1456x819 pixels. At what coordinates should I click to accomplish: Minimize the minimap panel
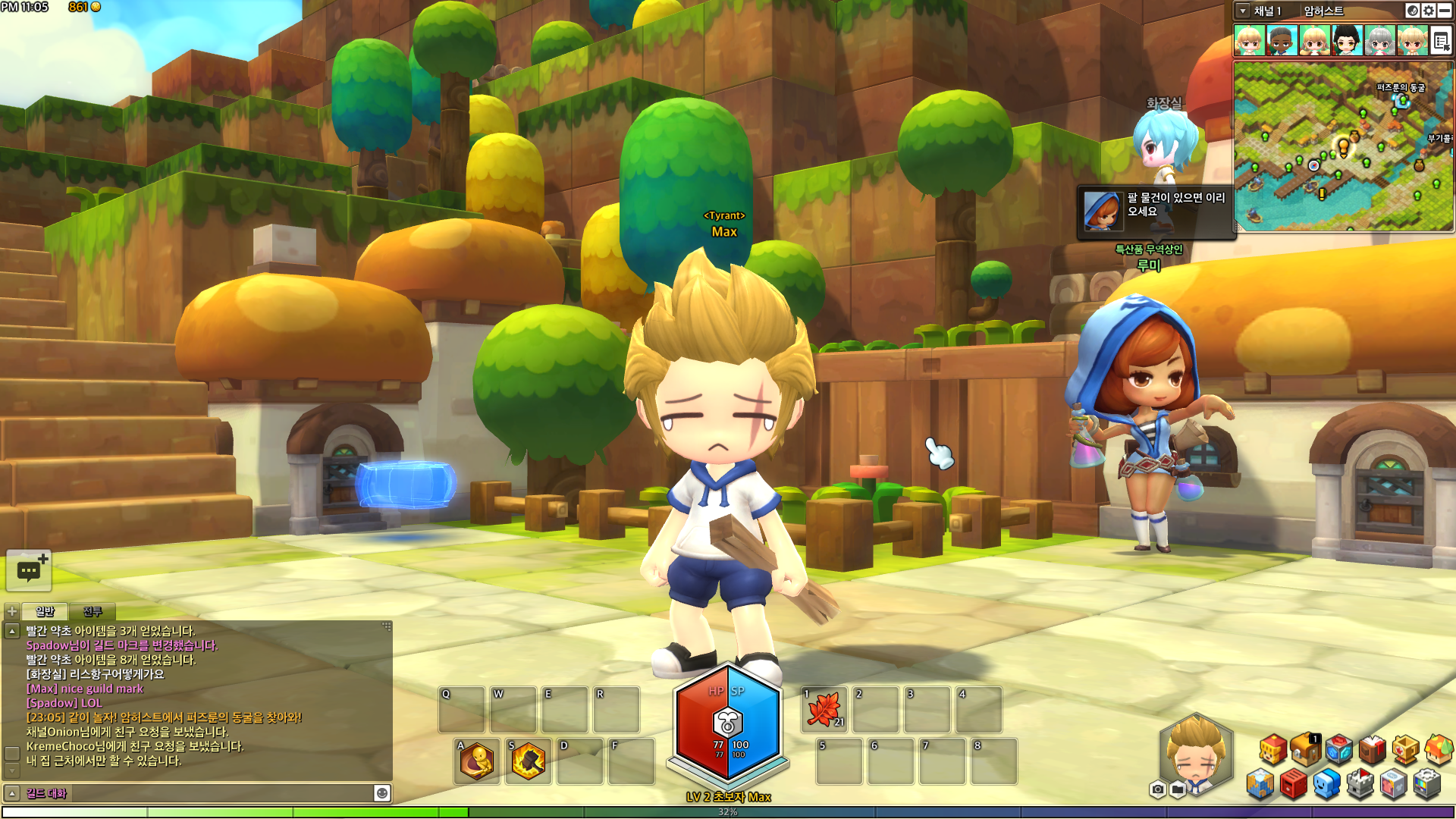point(1445,11)
